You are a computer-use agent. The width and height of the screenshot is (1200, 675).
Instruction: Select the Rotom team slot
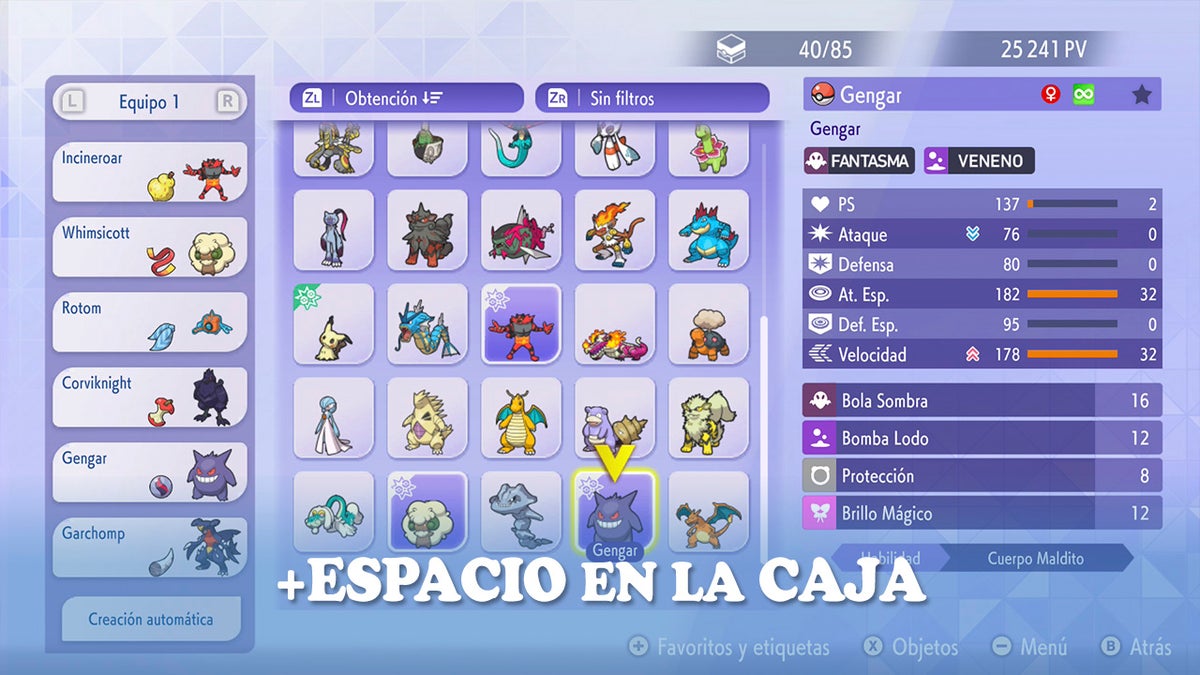point(149,322)
